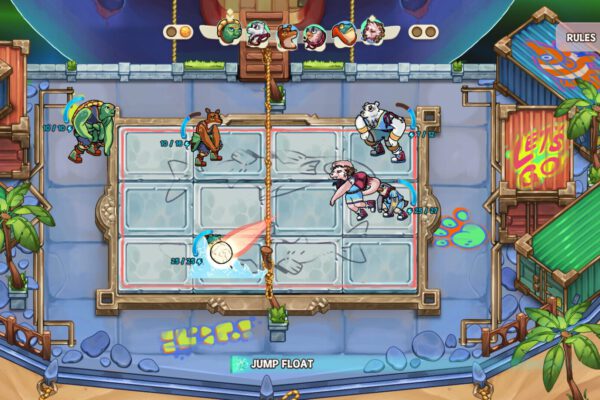This screenshot has width=600, height=400.
Task: Select the red toucan portrait
Action: (344, 33)
